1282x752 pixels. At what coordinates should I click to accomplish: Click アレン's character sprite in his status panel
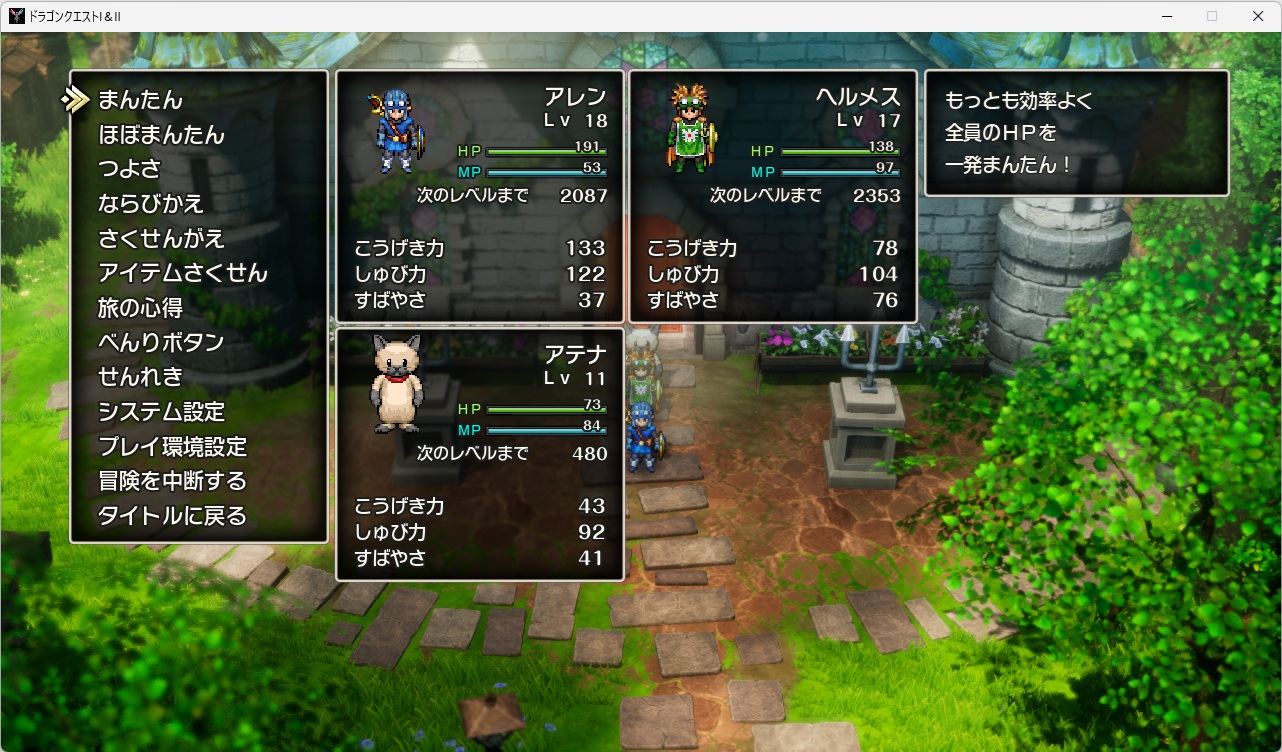[393, 130]
